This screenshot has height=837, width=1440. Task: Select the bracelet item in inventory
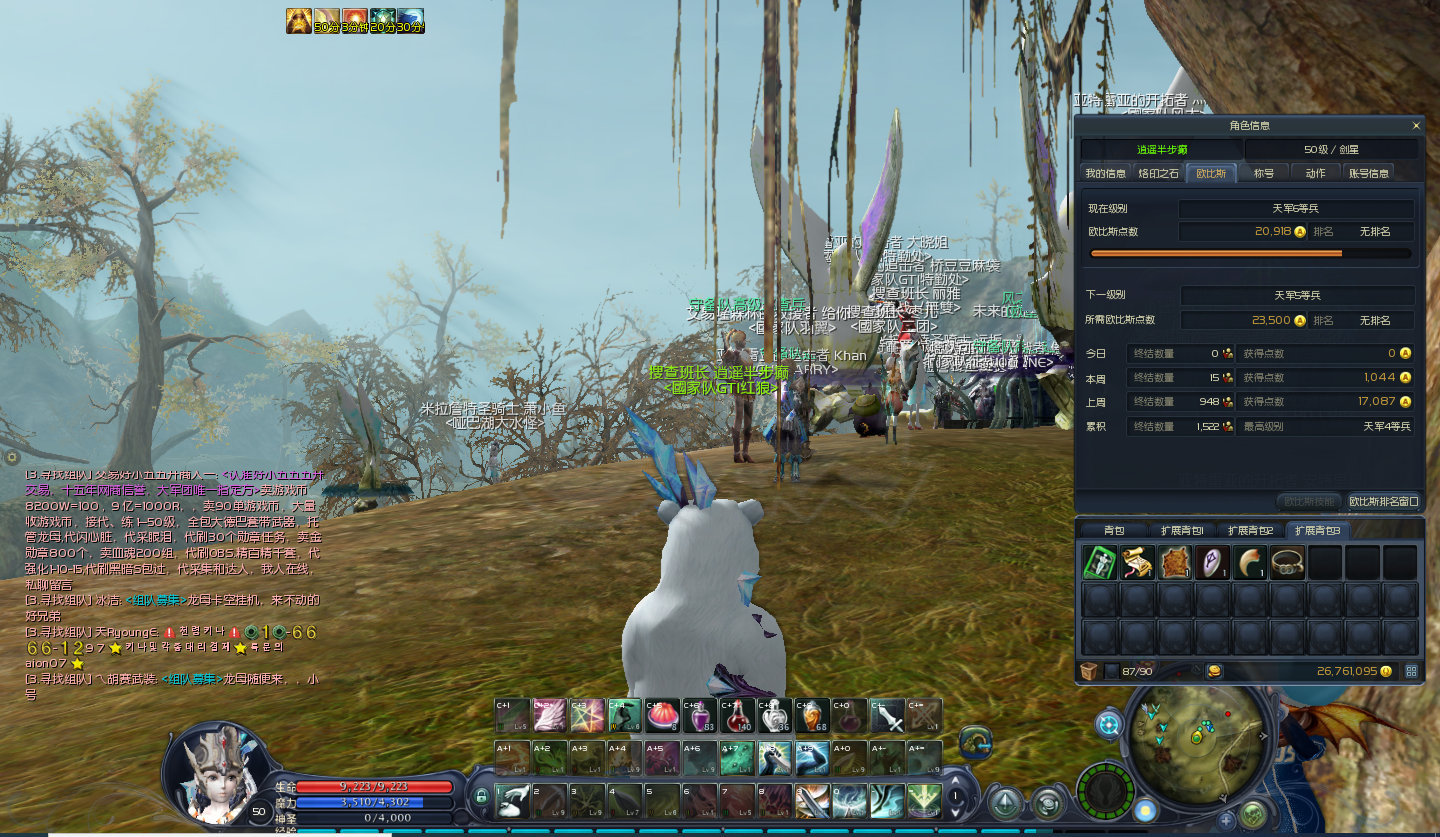(x=1287, y=563)
